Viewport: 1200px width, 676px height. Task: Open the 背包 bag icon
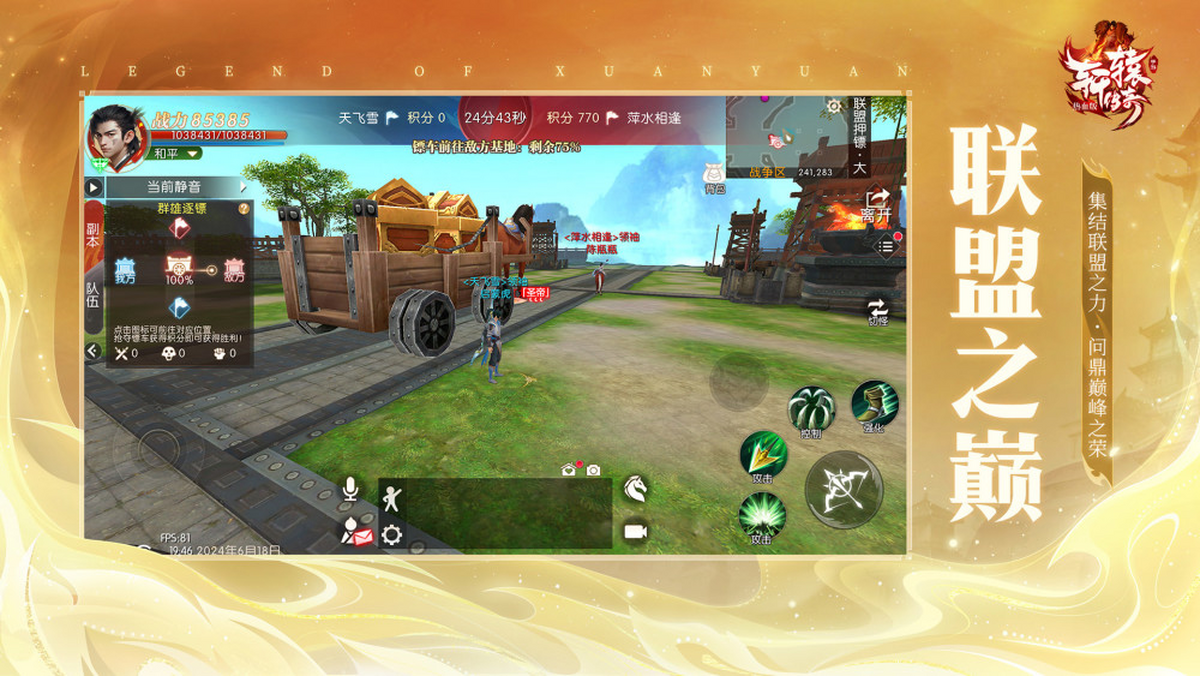(x=713, y=174)
